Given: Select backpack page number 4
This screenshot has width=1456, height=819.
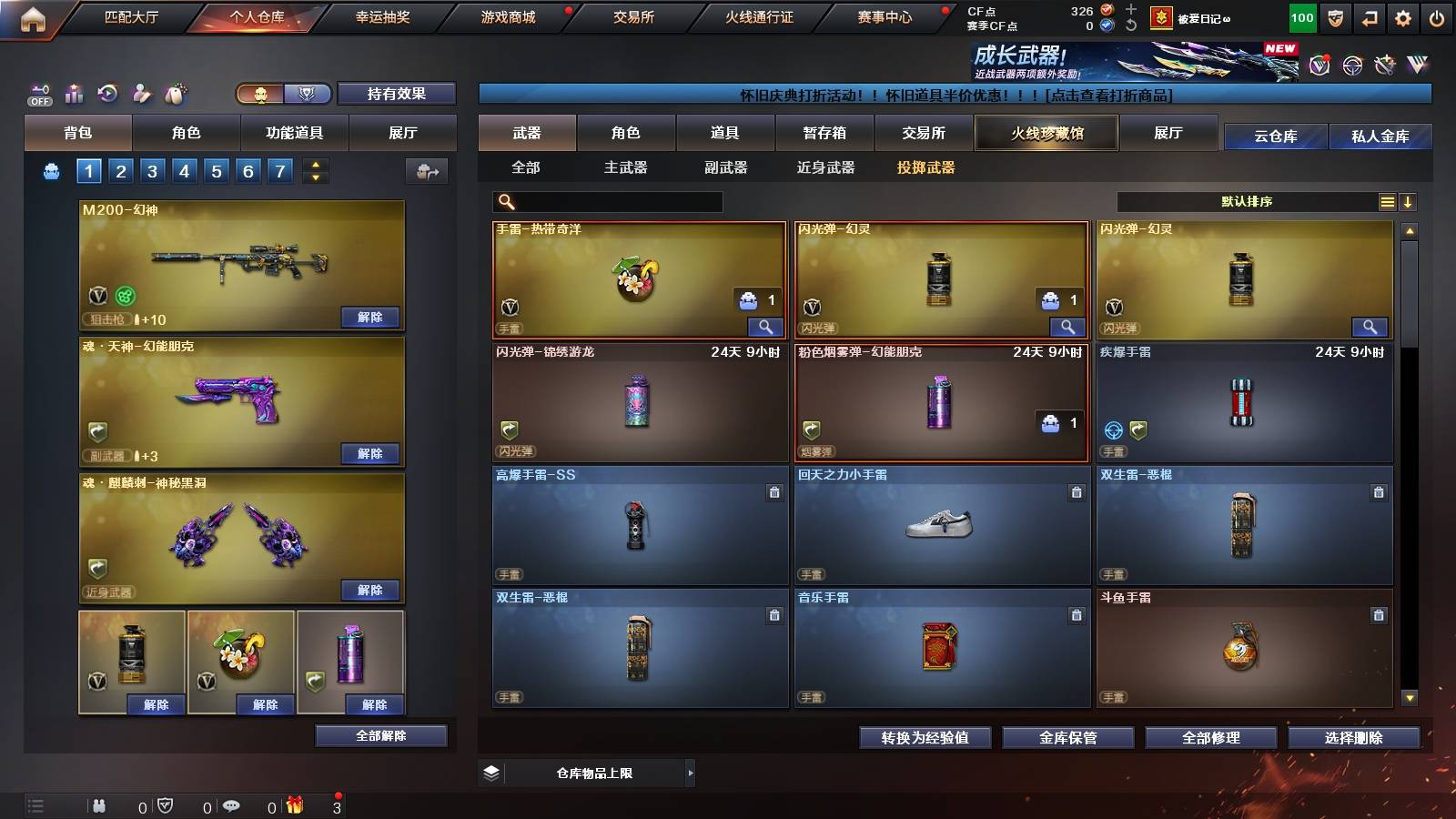Looking at the screenshot, I should [x=185, y=170].
